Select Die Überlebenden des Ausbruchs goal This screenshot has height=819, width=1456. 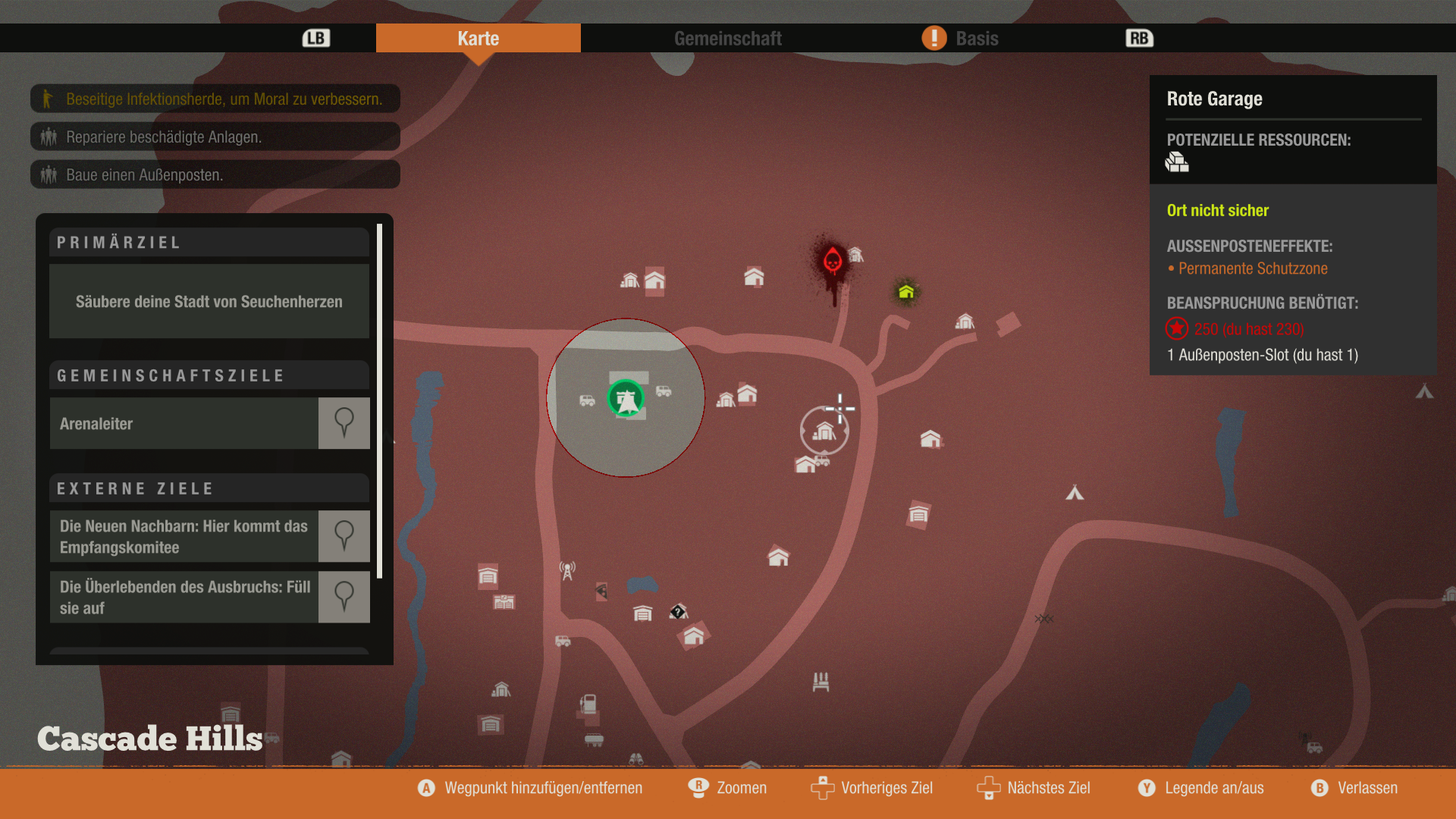click(x=184, y=598)
